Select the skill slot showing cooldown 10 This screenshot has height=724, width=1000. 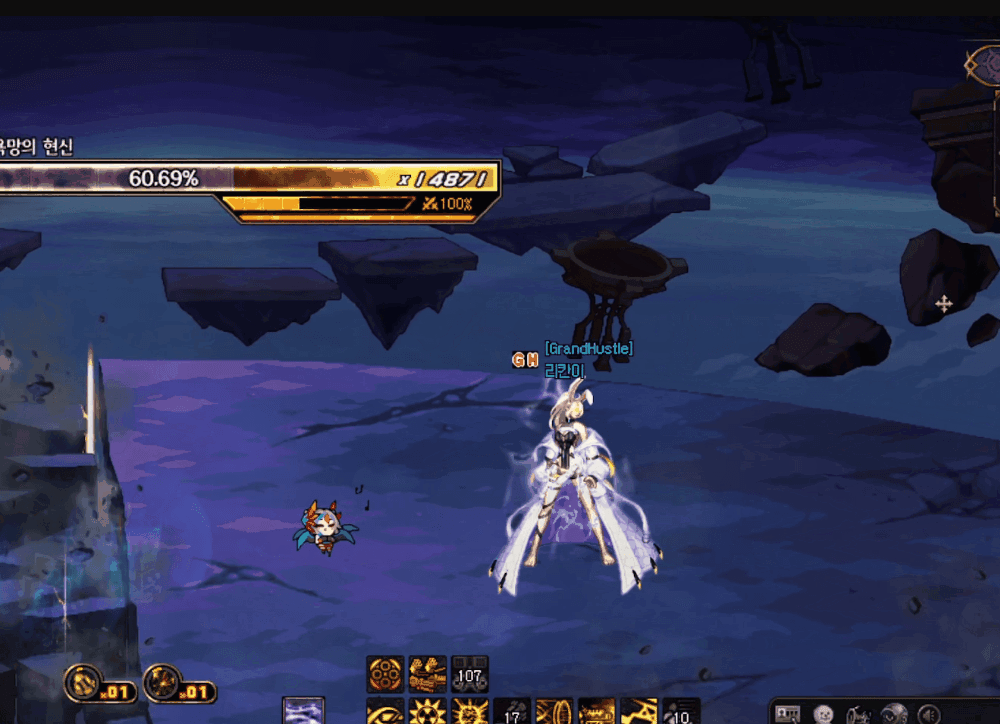pyautogui.click(x=681, y=712)
